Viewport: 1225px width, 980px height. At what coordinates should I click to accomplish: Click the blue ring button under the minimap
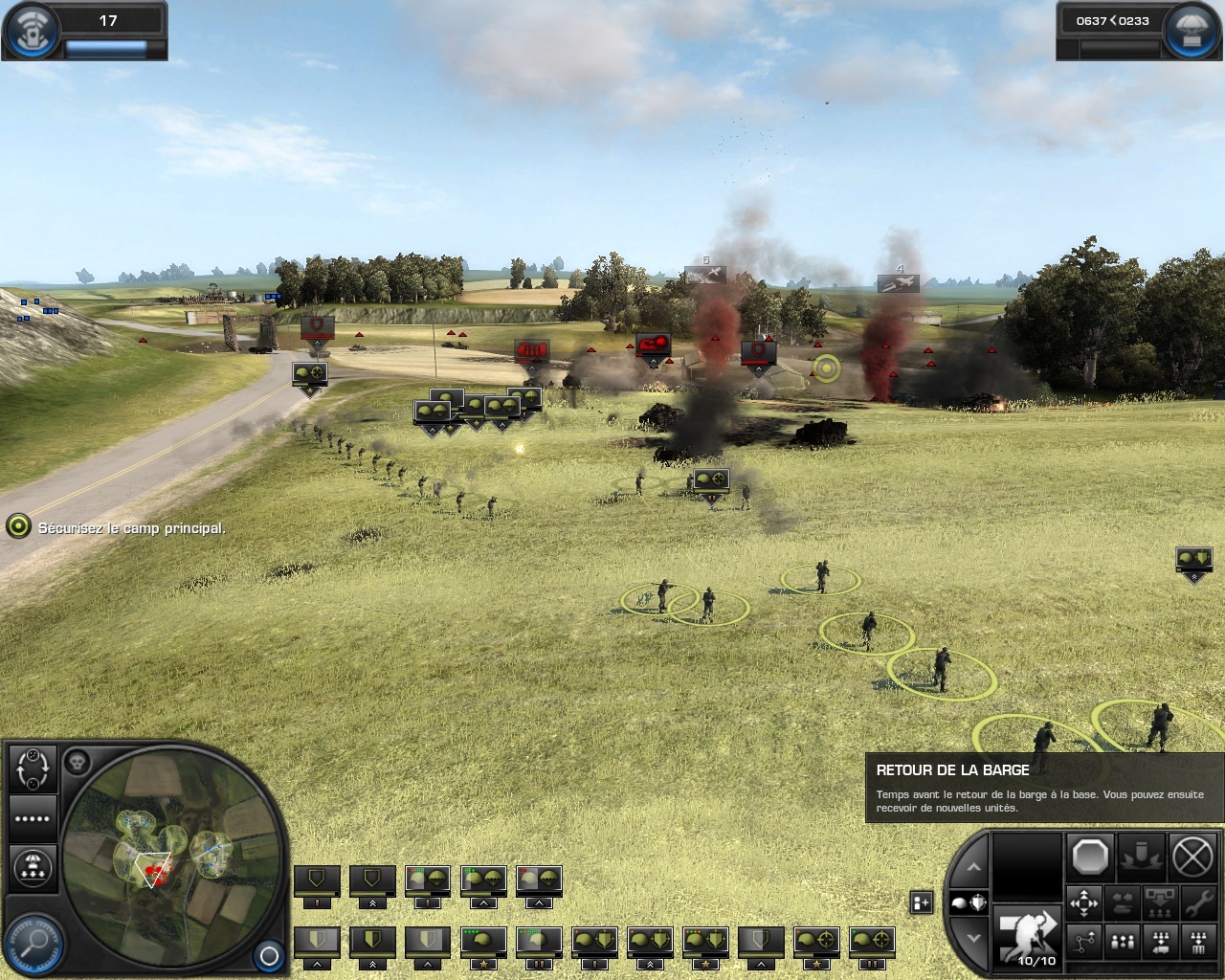tap(269, 955)
